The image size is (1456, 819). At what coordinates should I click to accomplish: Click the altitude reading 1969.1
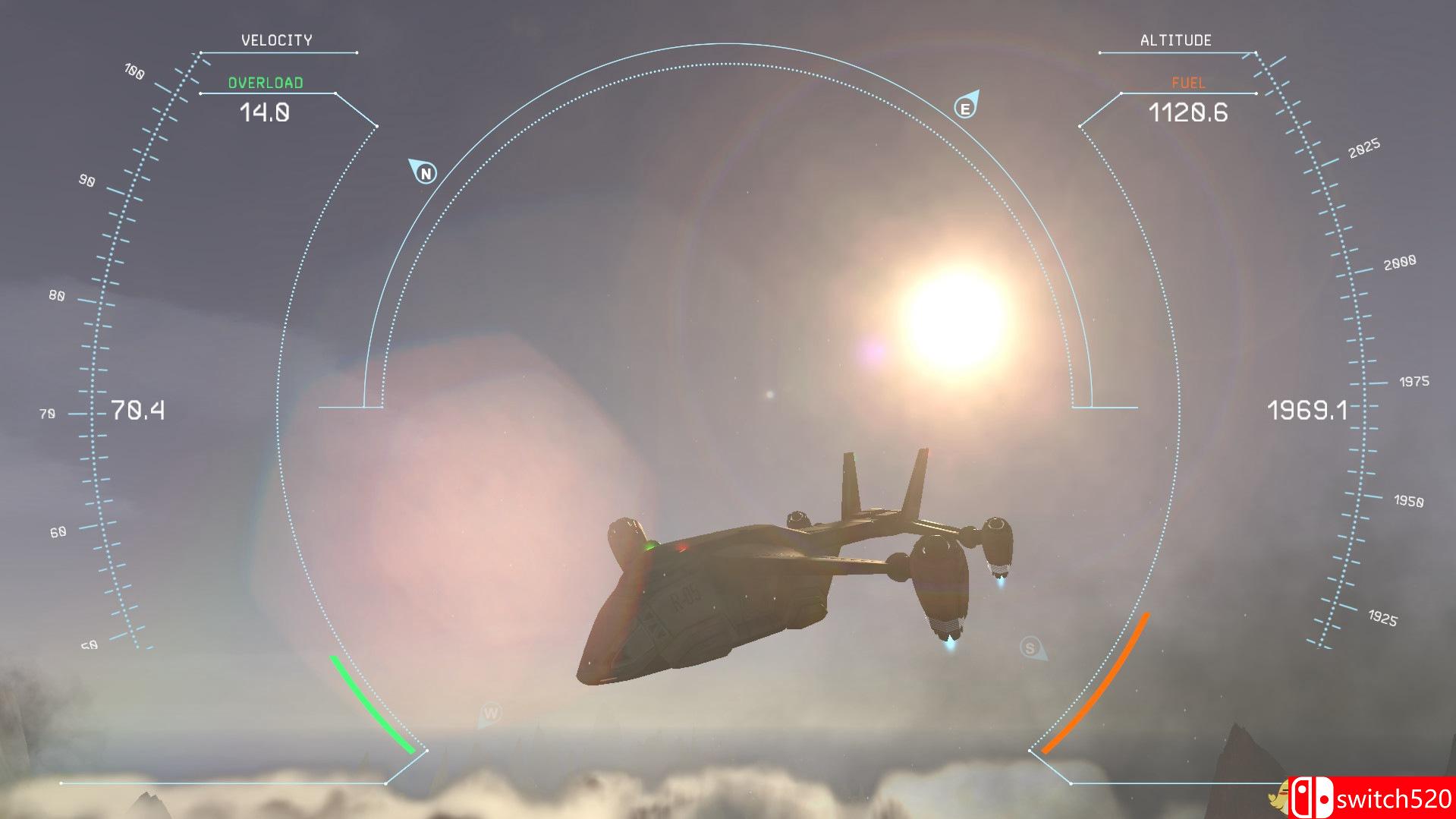click(1308, 411)
